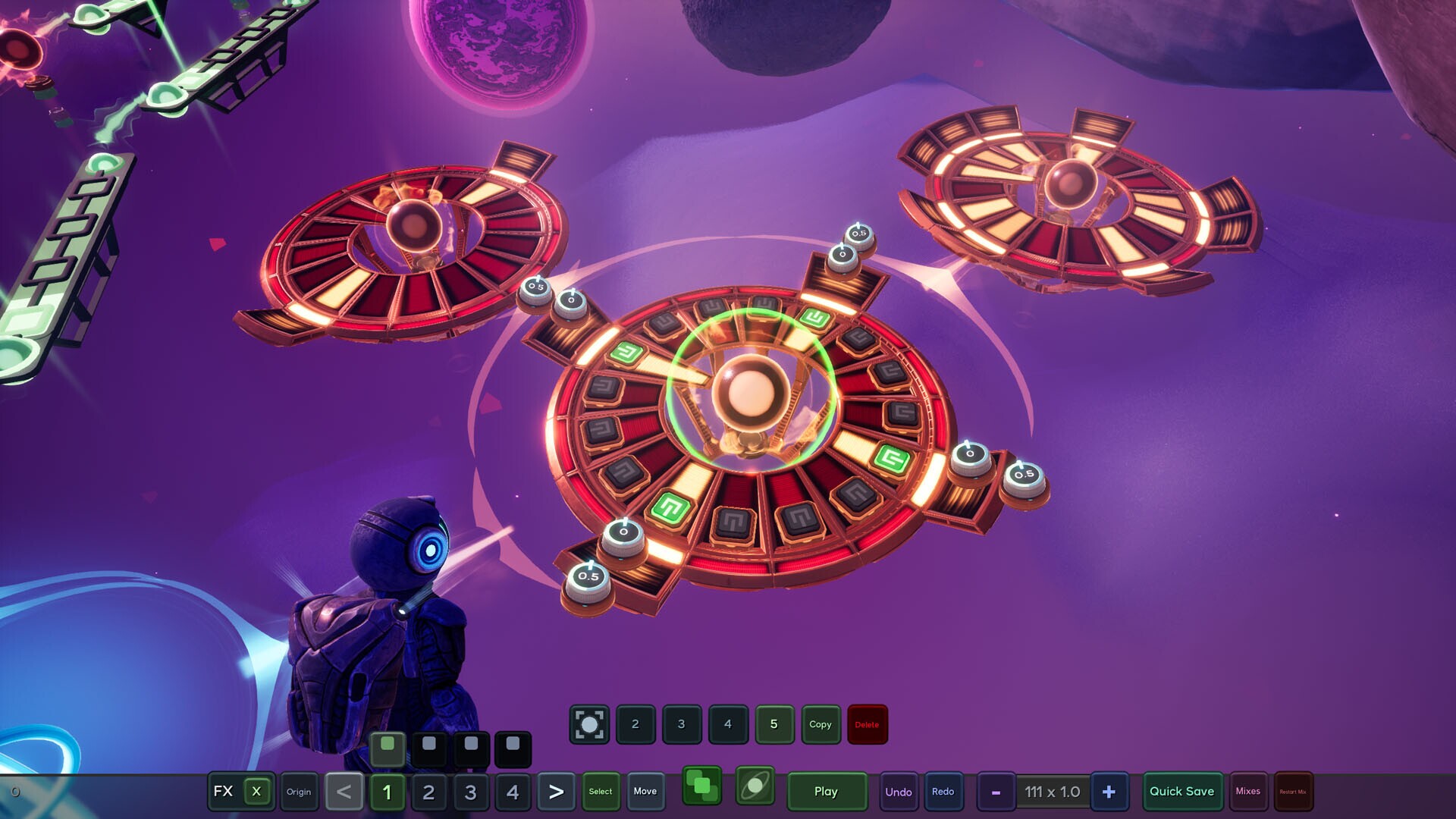Screen dimensions: 1456x819
Task: Go to the next page arrow
Action: click(x=556, y=792)
